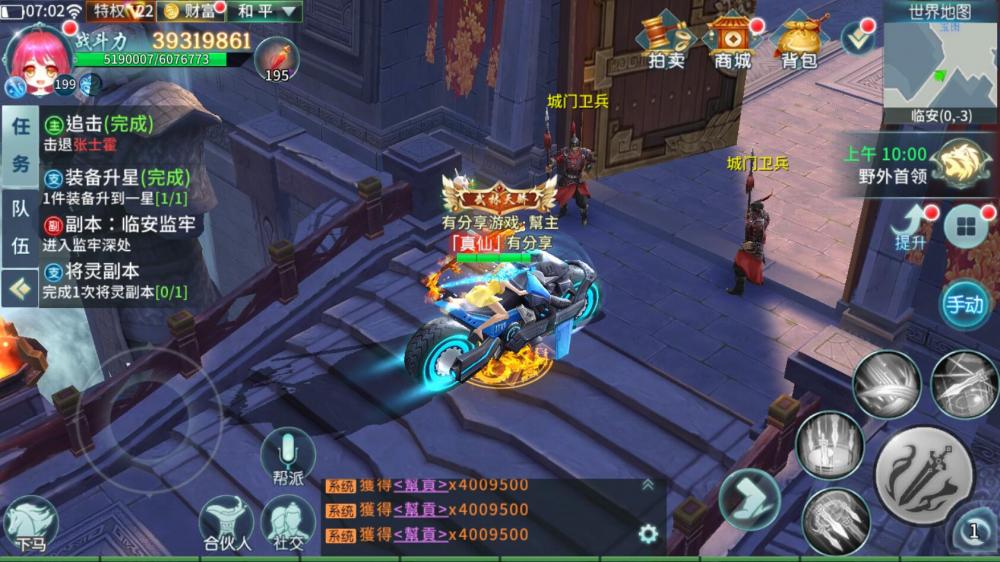
Task: Tap the 提升 upgrade arrow button
Action: (911, 226)
